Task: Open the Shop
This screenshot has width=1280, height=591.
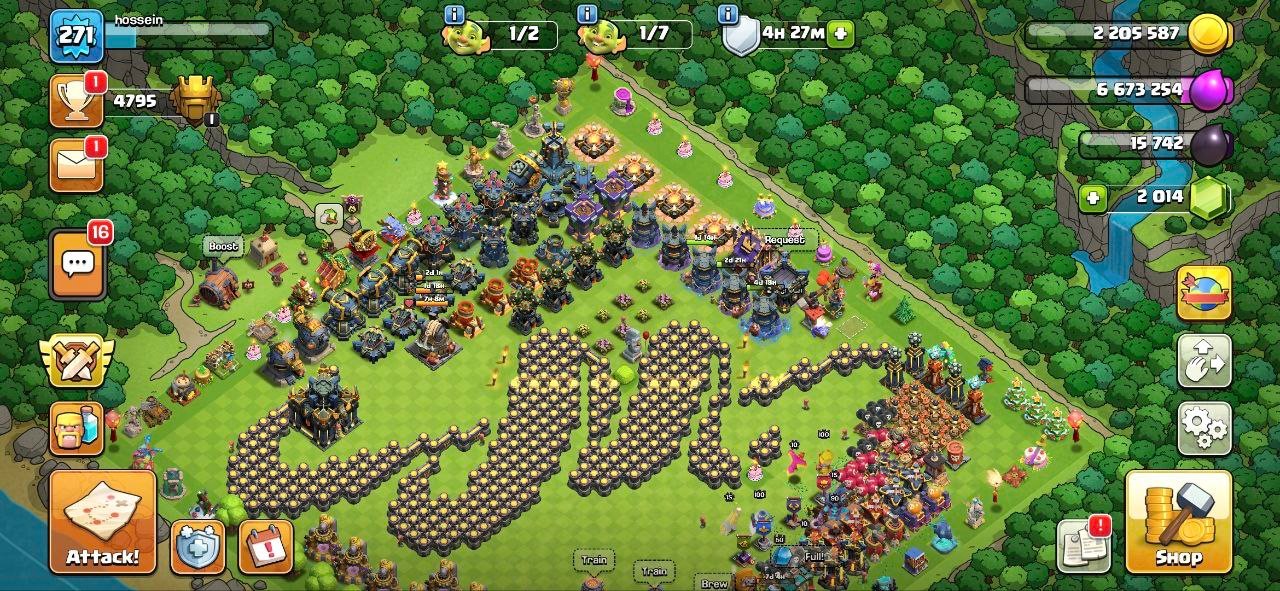Action: [x=1178, y=521]
